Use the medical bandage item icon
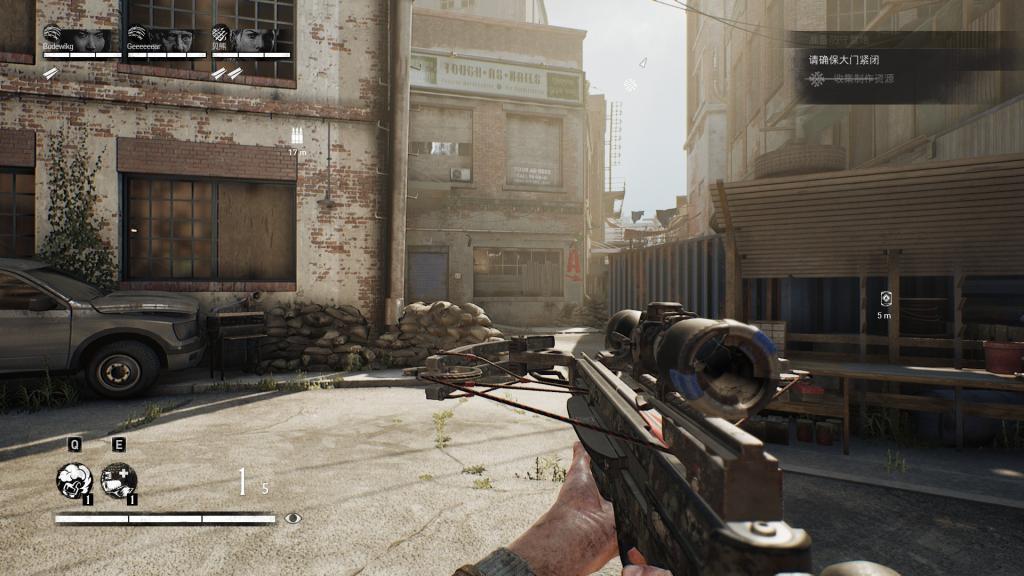1024x576 pixels. (x=118, y=480)
